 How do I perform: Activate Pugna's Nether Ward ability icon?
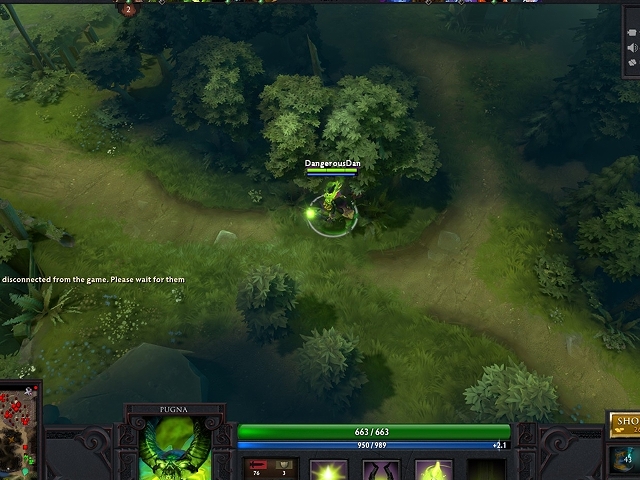434,470
